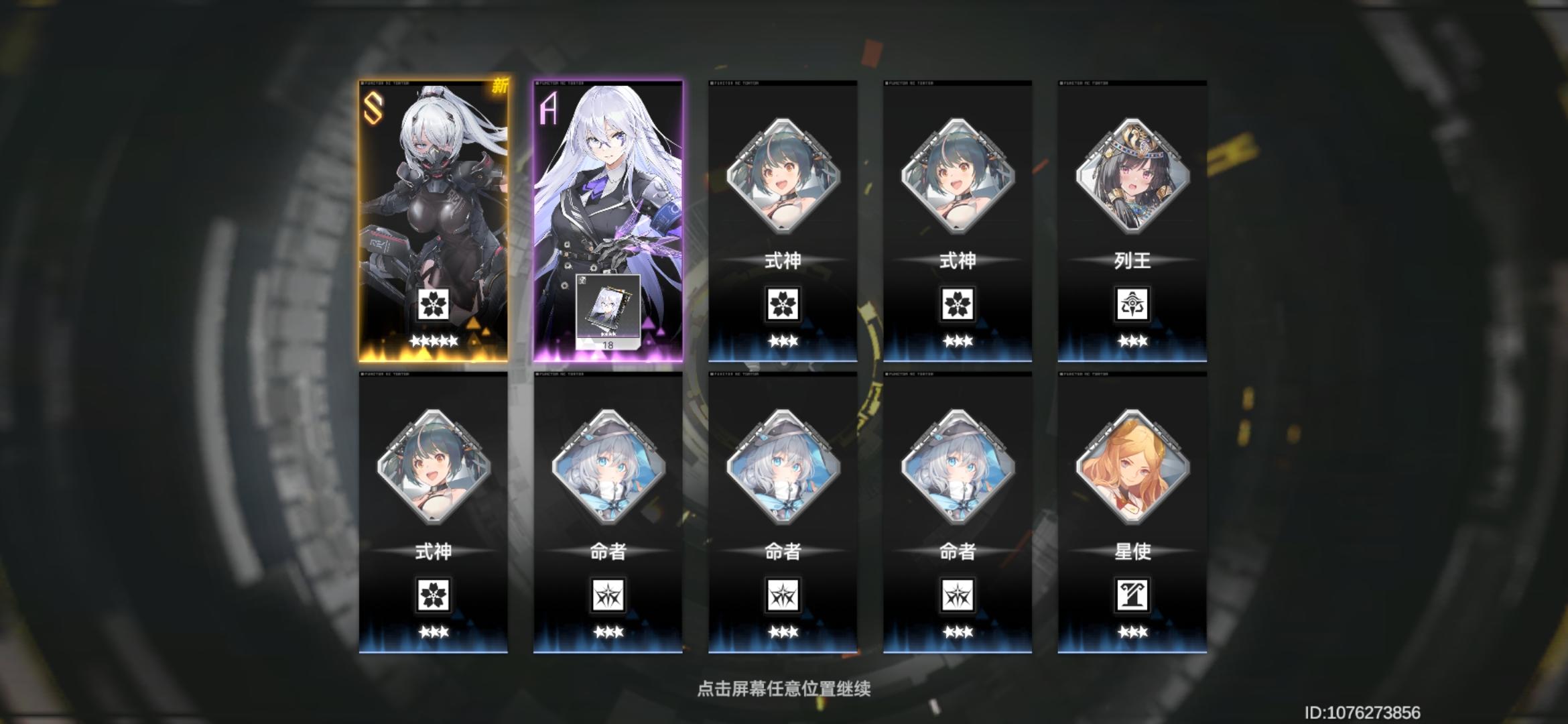The image size is (1568, 724).
Task: Select the orange S rank marker
Action: (374, 109)
